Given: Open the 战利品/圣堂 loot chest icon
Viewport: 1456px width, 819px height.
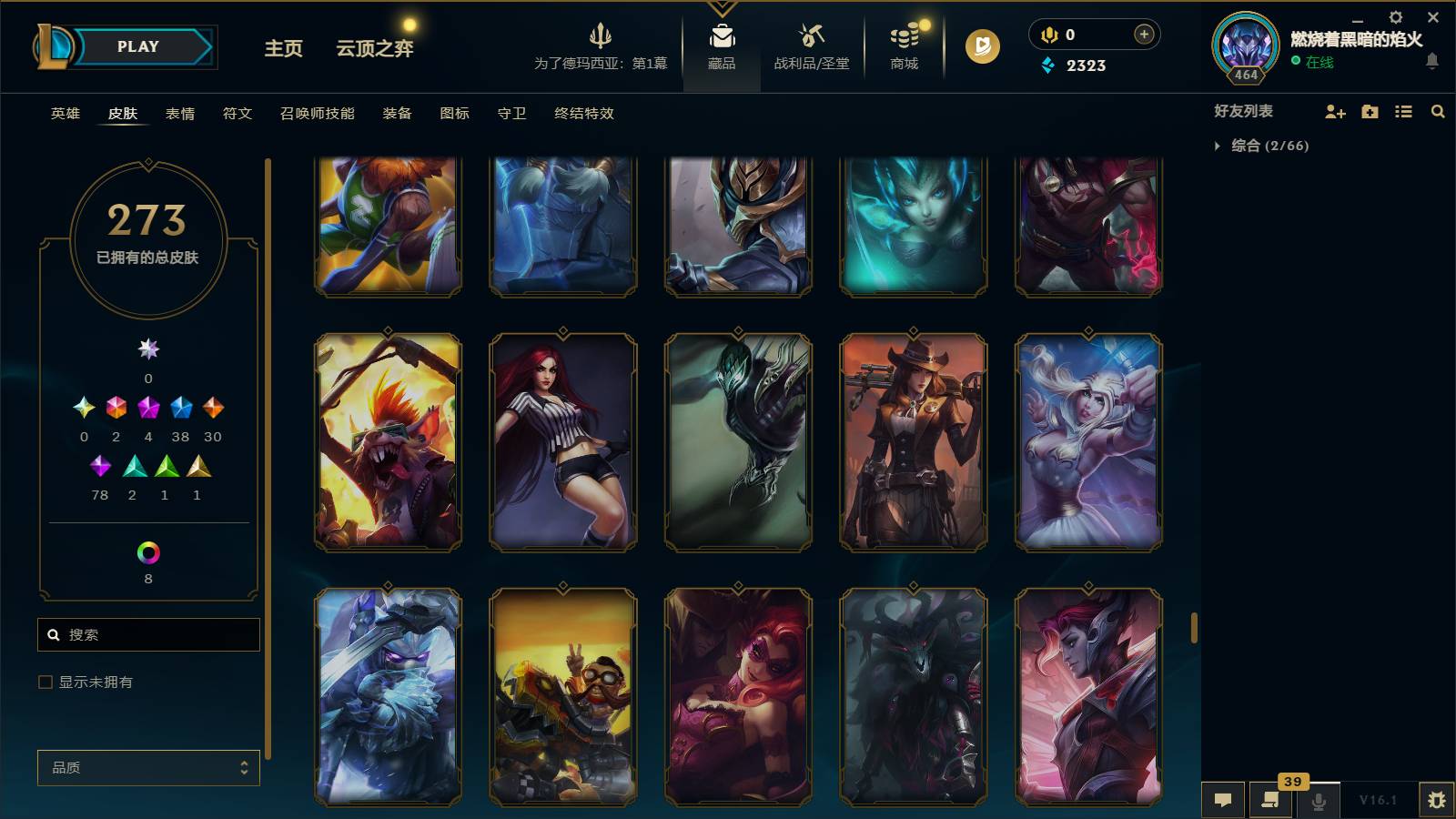Looking at the screenshot, I should [809, 41].
